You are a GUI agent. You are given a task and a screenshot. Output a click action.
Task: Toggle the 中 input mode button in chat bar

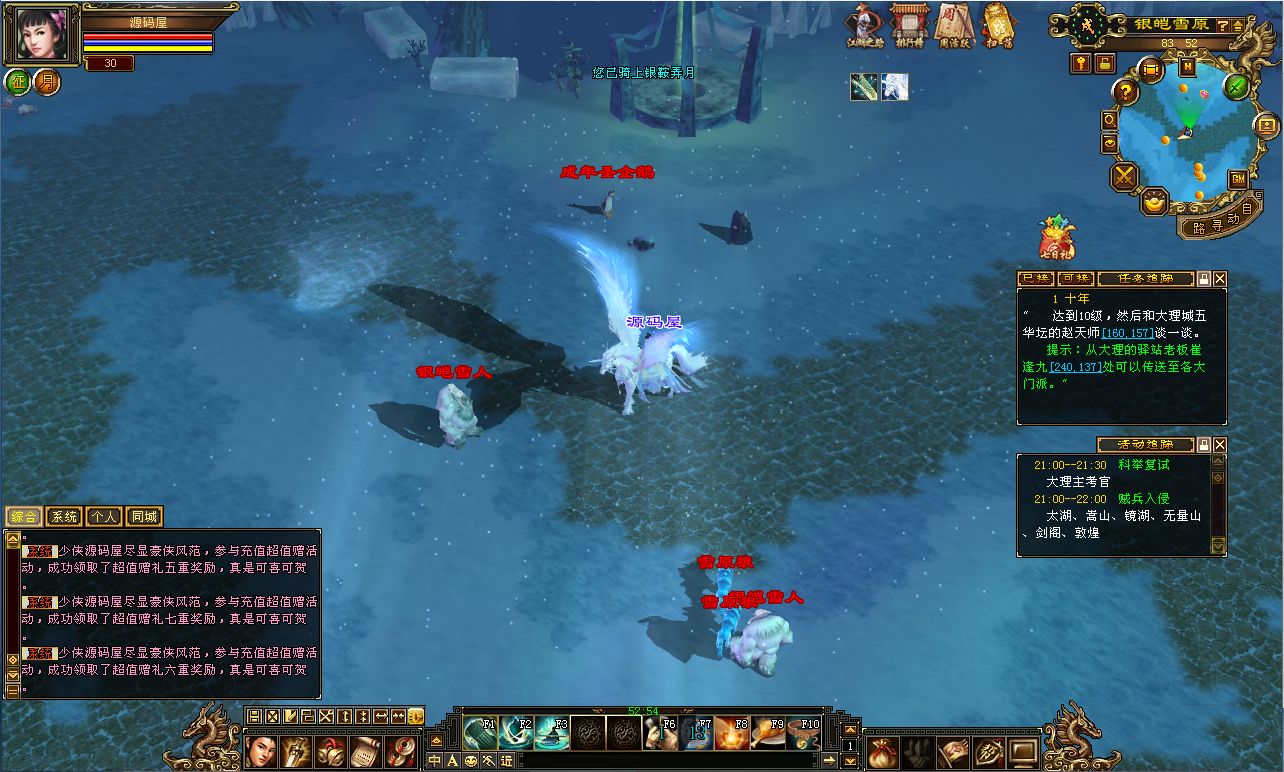coord(435,760)
